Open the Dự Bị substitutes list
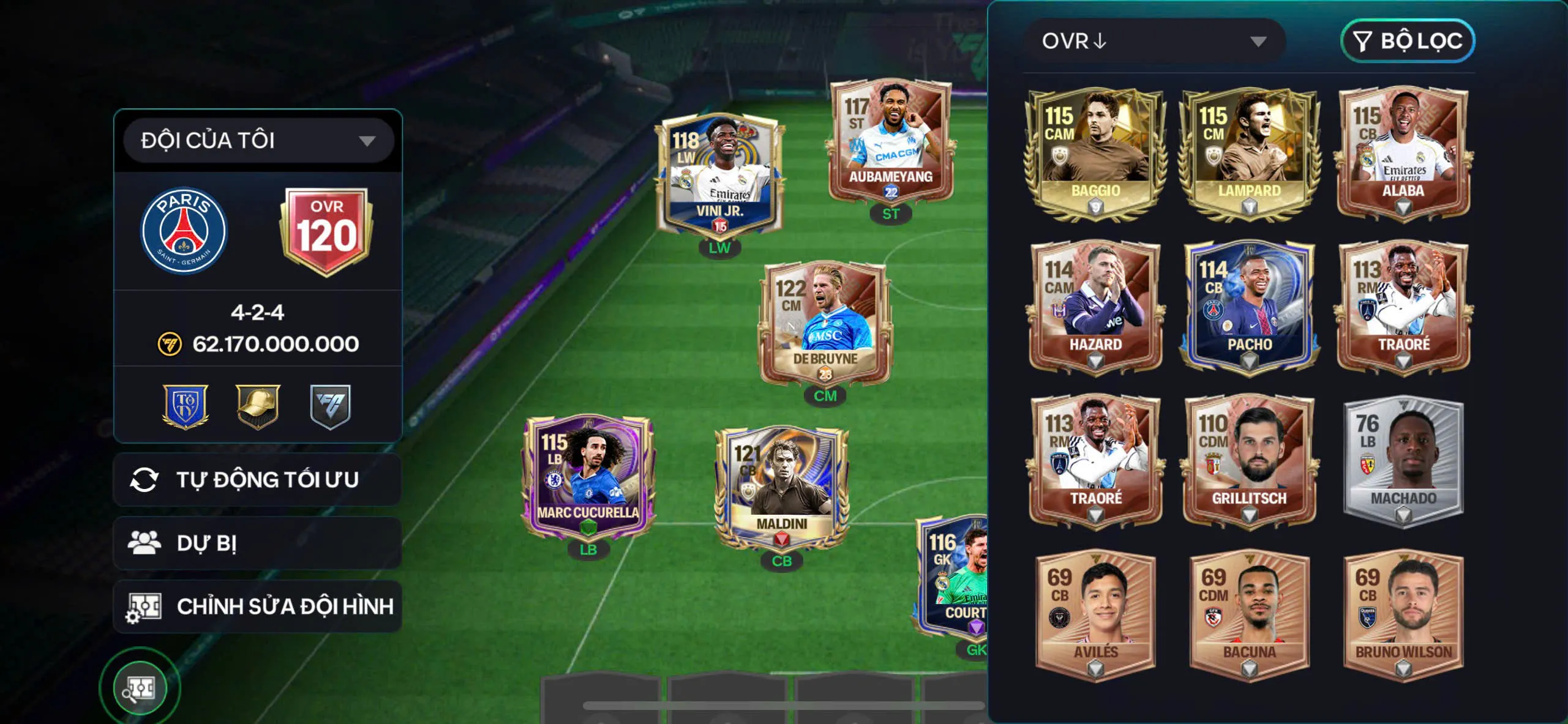Screen dimensions: 1568x724 258,543
